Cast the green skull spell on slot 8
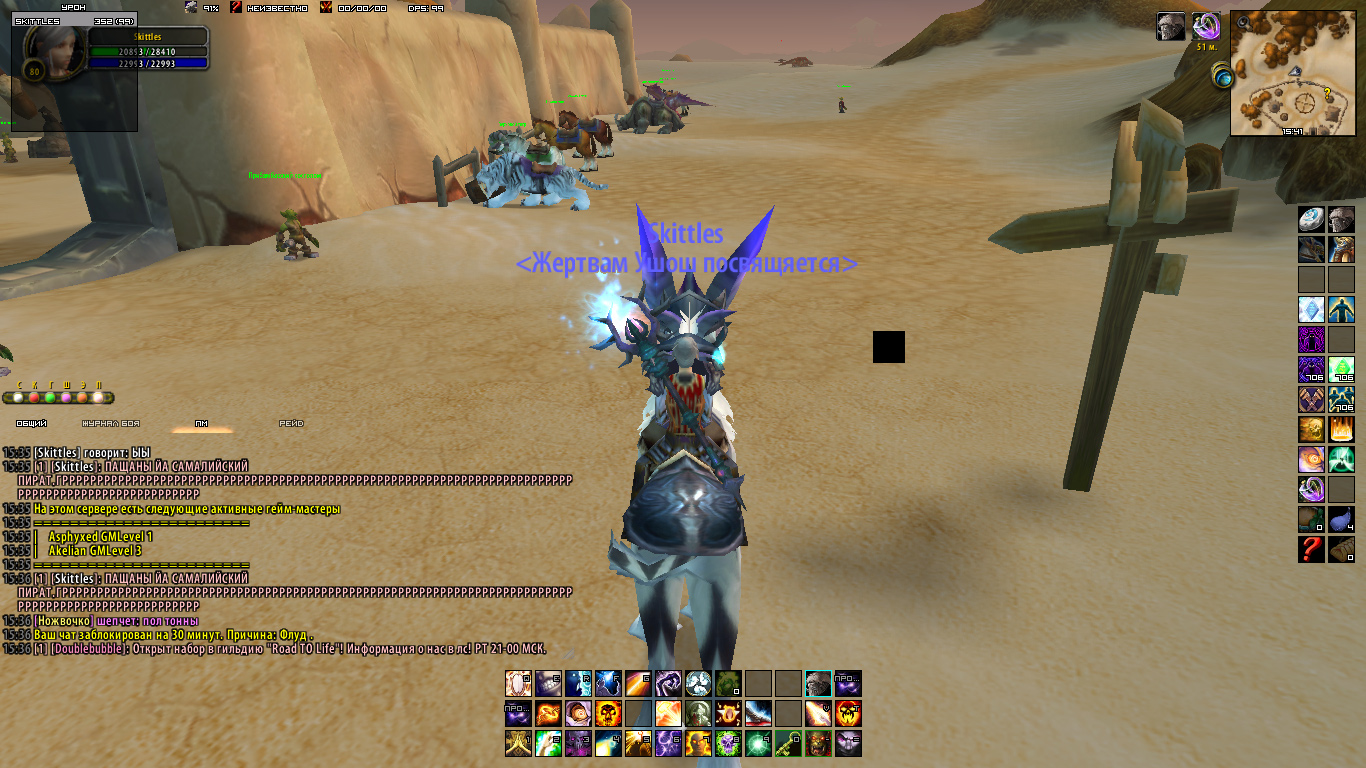This screenshot has height=768, width=1366. (728, 744)
